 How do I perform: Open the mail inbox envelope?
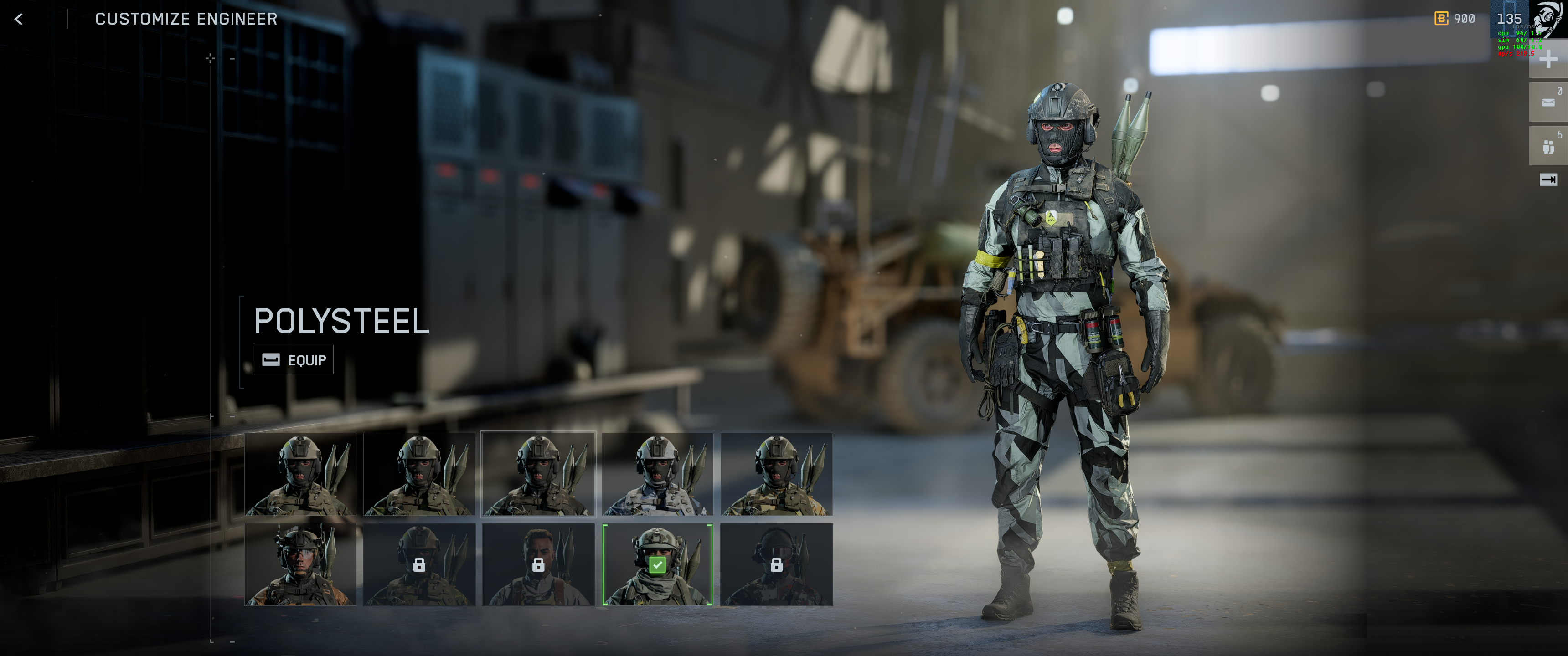click(x=1548, y=102)
